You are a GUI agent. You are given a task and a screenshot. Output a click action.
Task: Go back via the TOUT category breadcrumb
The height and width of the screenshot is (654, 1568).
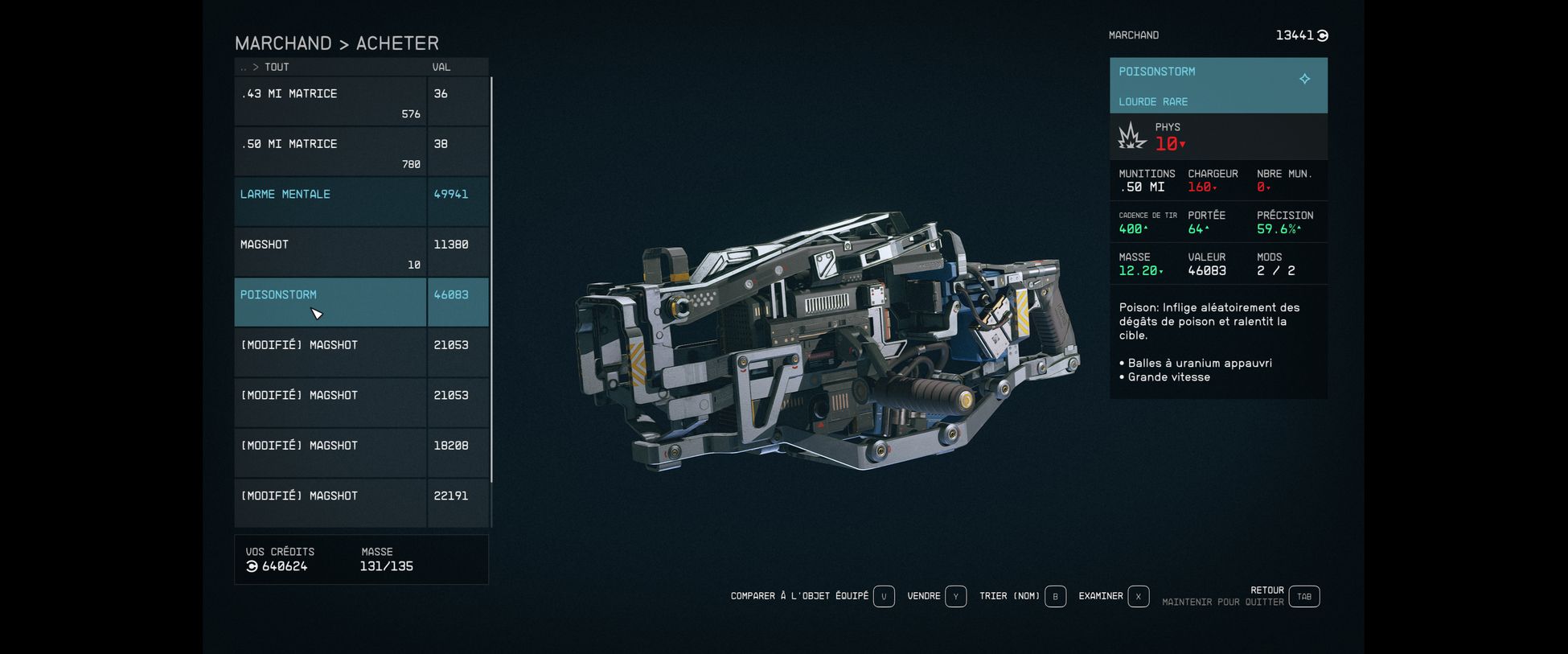click(276, 68)
